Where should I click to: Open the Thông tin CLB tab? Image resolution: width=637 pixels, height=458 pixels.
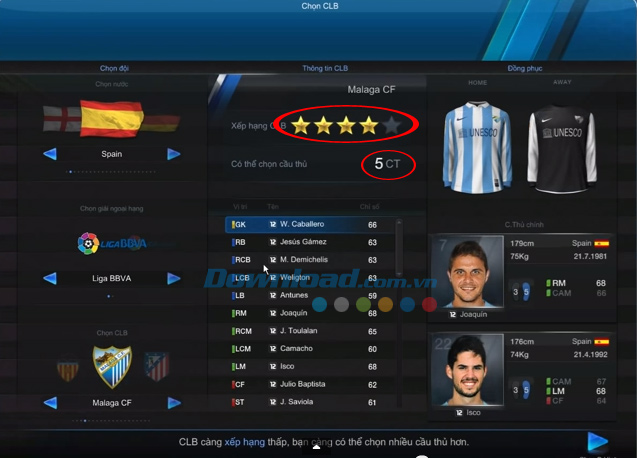[325, 68]
